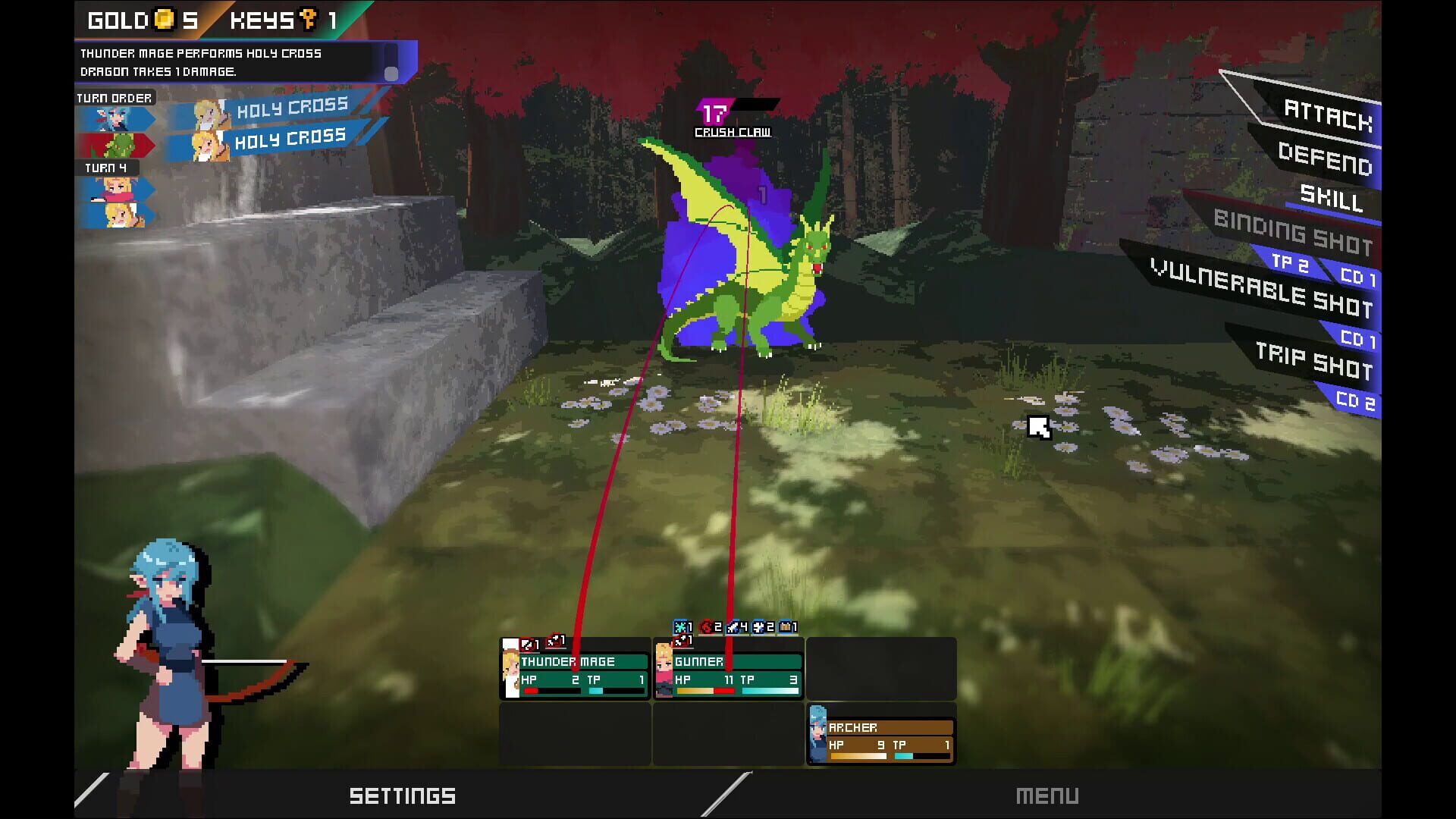Click the key icon next to KEYS counter
This screenshot has width=1456, height=819.
[303, 20]
